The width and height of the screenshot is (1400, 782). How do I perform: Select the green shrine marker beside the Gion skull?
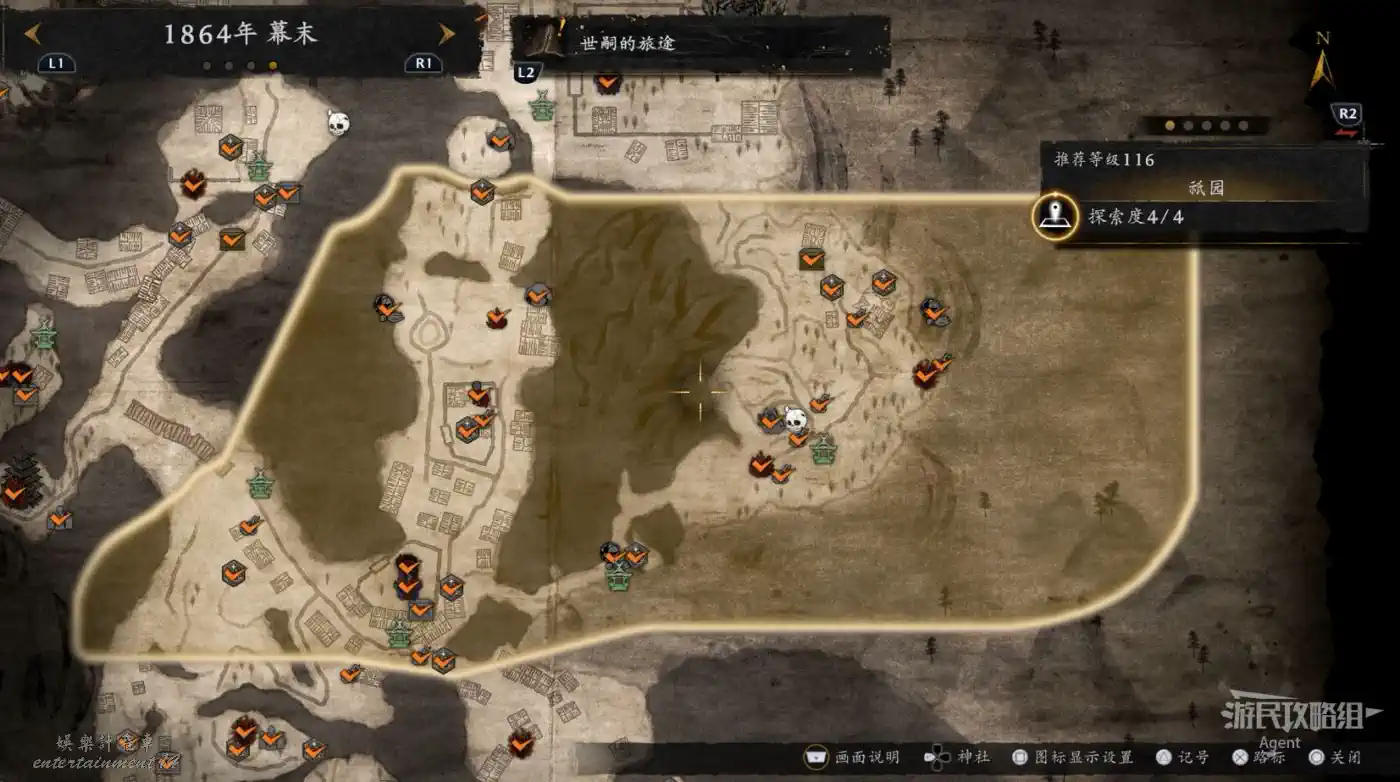[x=823, y=450]
